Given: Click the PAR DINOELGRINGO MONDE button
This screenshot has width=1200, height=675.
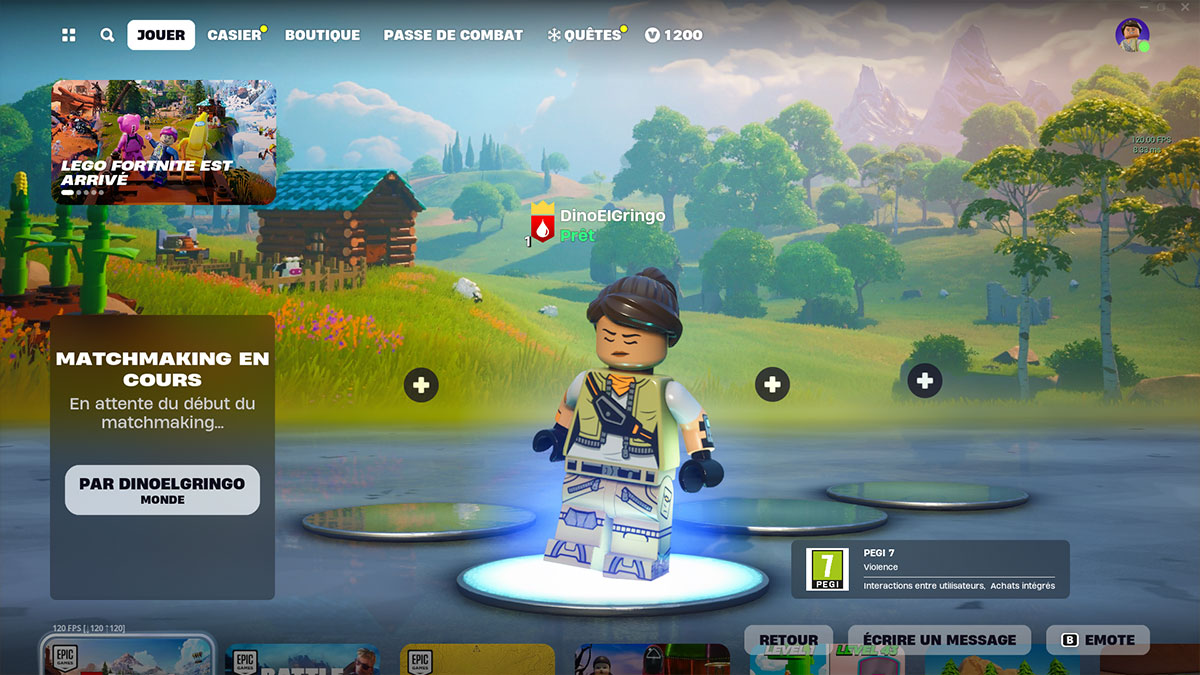Looking at the screenshot, I should (162, 490).
